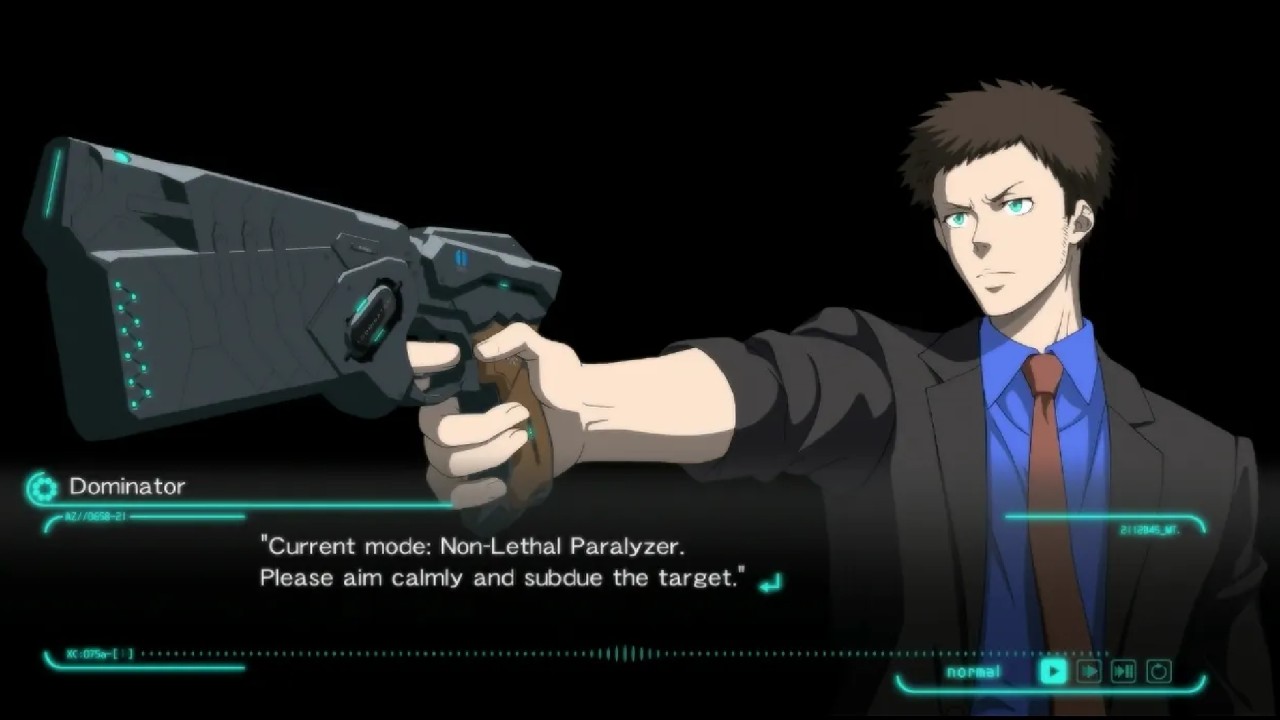Activate the fast-forward text button
This screenshot has height=720, width=1280.
(x=1088, y=671)
